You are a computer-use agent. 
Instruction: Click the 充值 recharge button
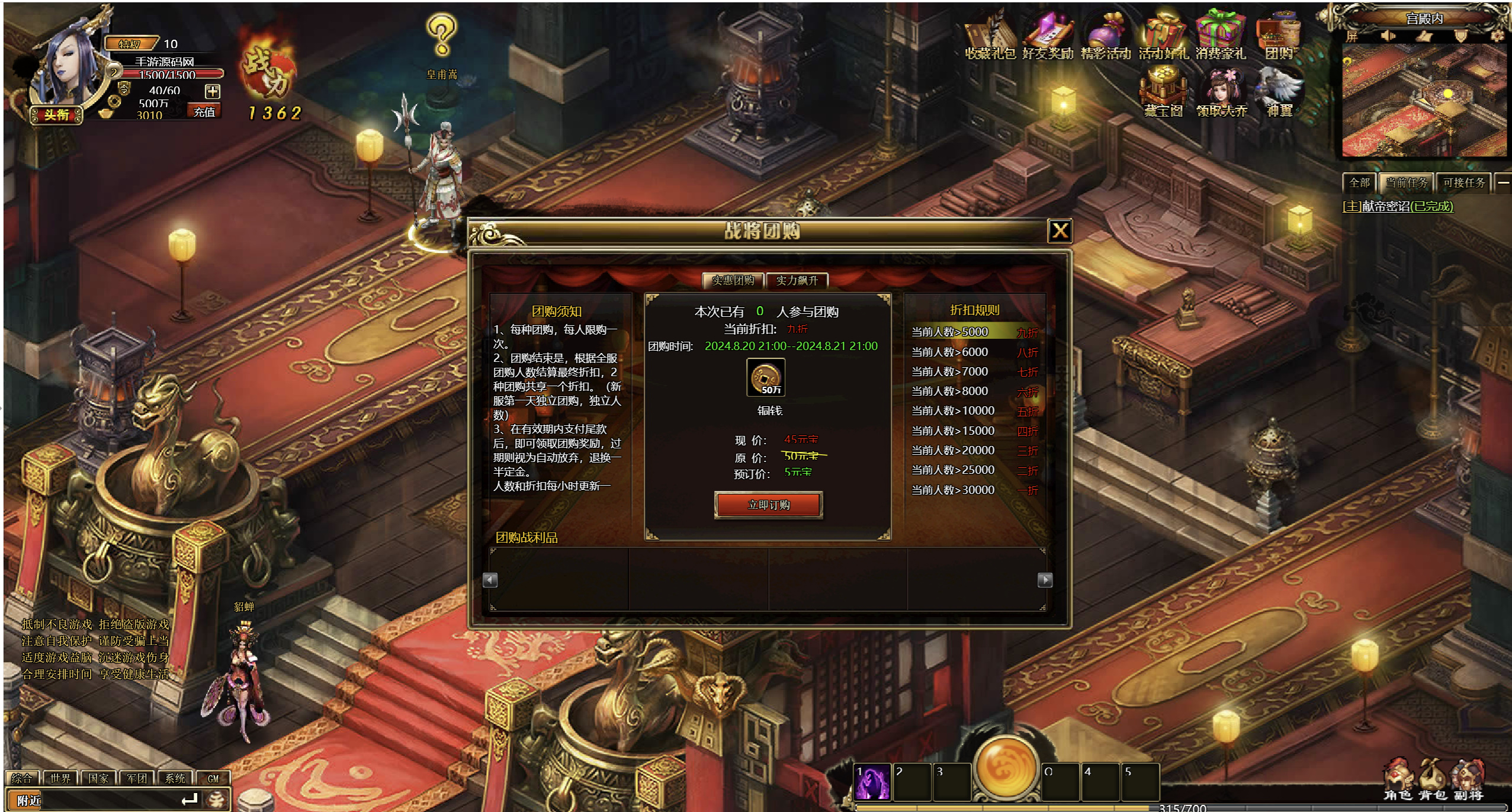(x=204, y=111)
